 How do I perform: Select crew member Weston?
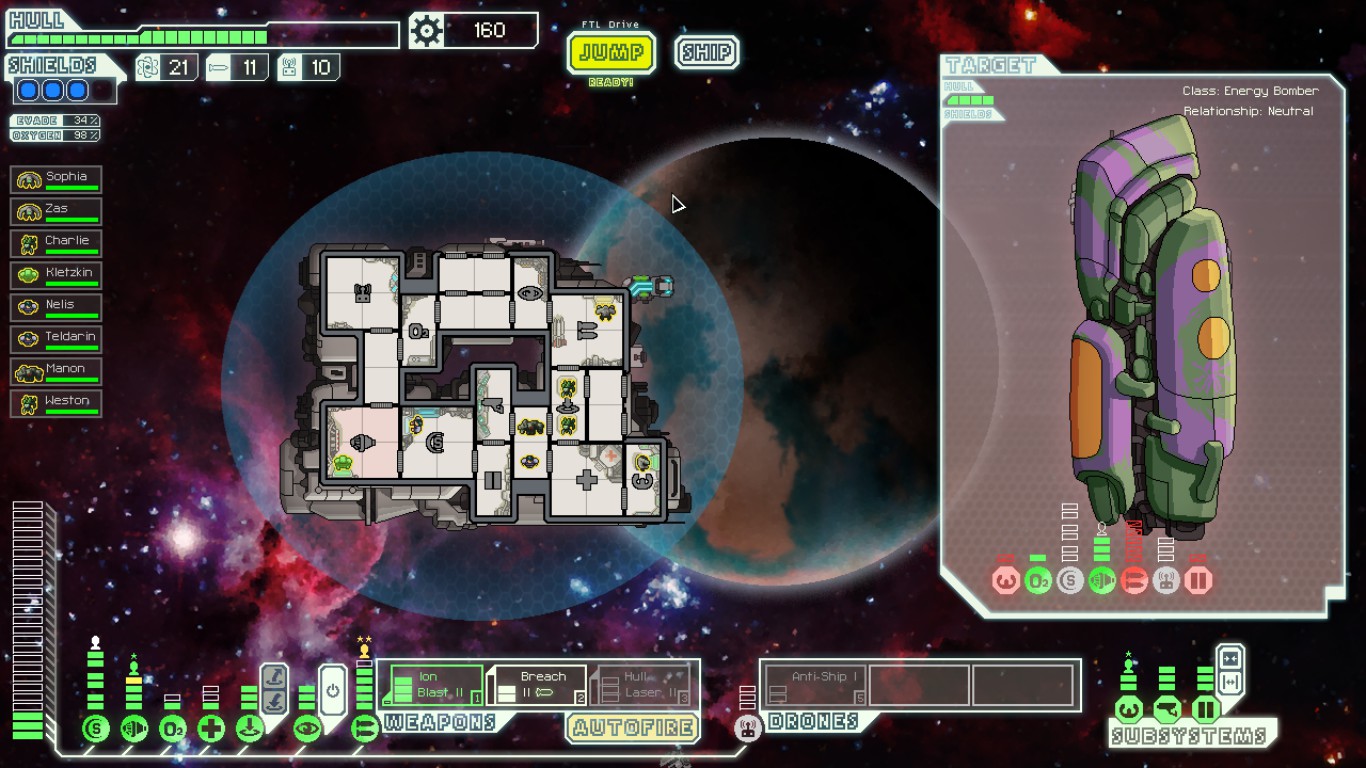[x=56, y=404]
